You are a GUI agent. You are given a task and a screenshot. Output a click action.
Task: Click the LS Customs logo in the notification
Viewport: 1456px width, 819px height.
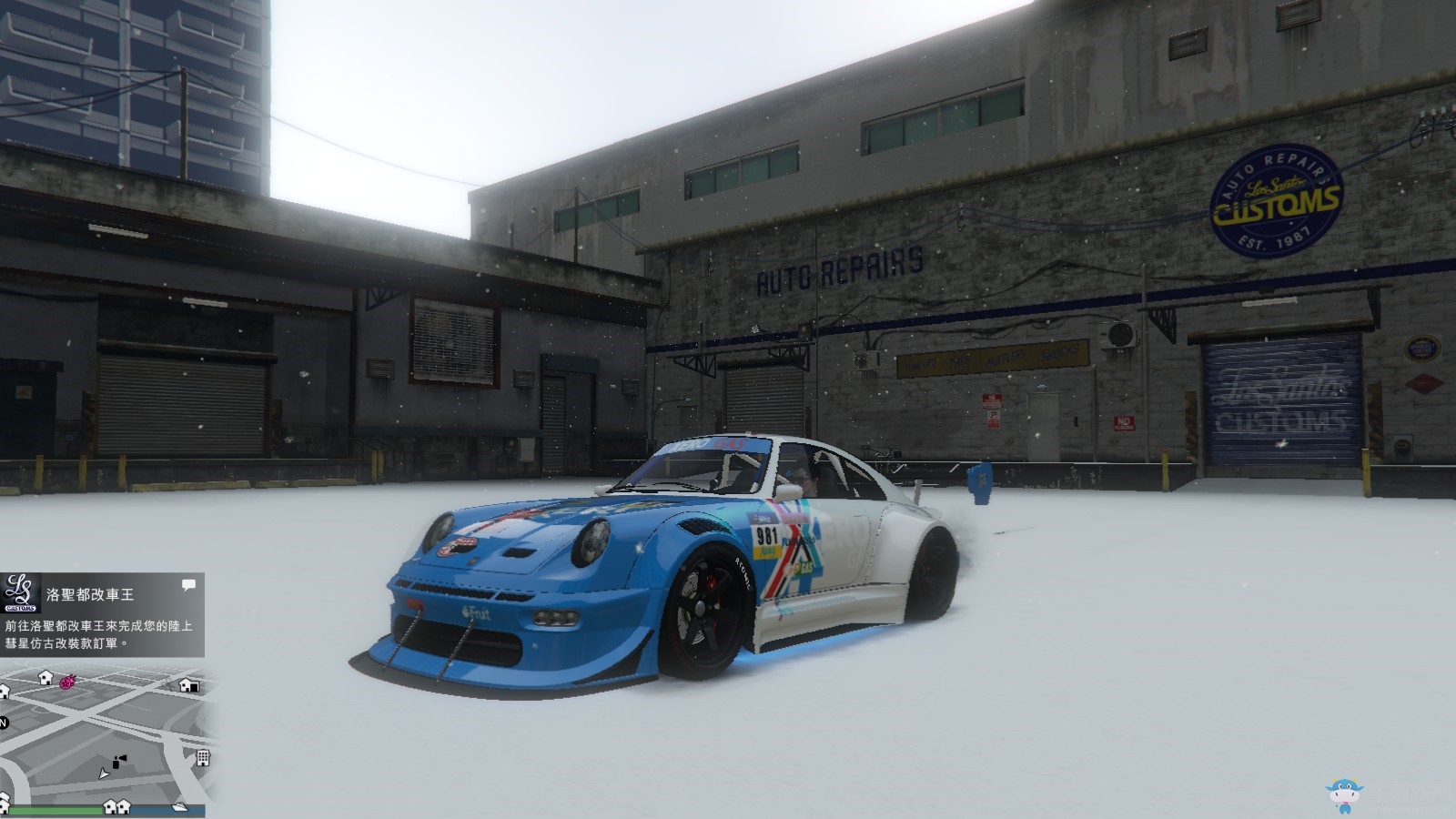click(x=20, y=593)
